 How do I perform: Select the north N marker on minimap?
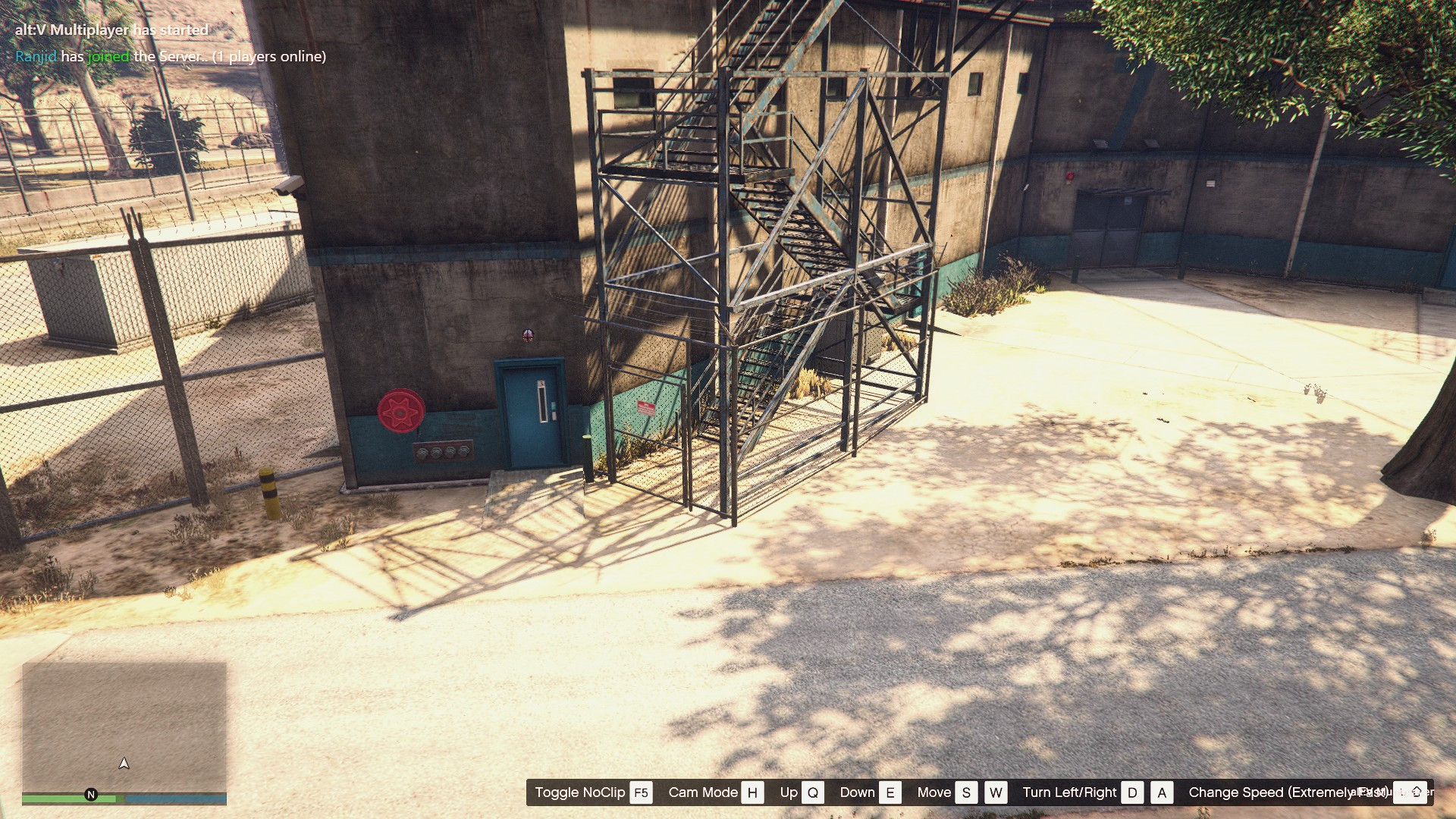(x=91, y=795)
